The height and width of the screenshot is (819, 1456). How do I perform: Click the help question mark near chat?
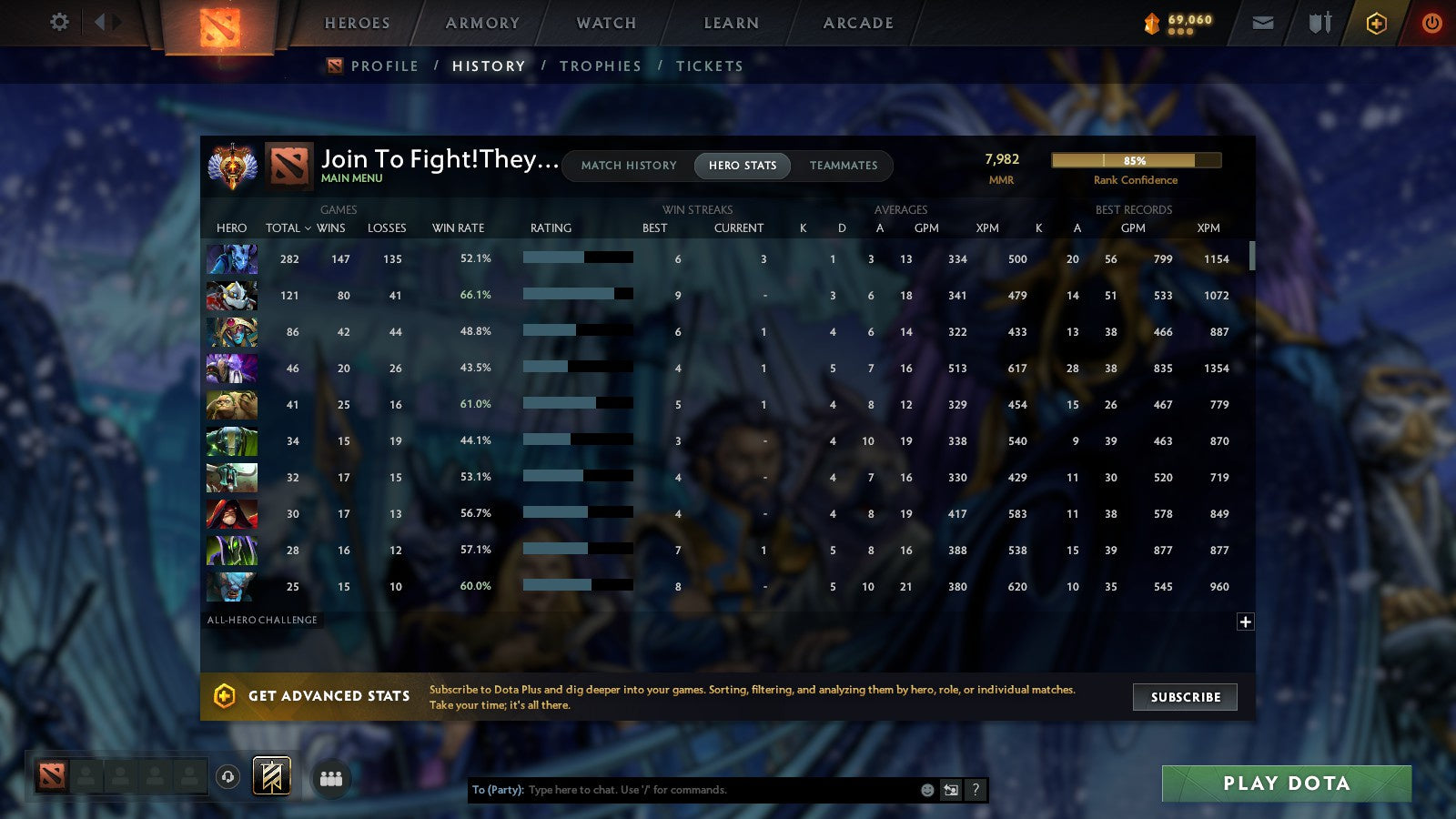(x=974, y=790)
